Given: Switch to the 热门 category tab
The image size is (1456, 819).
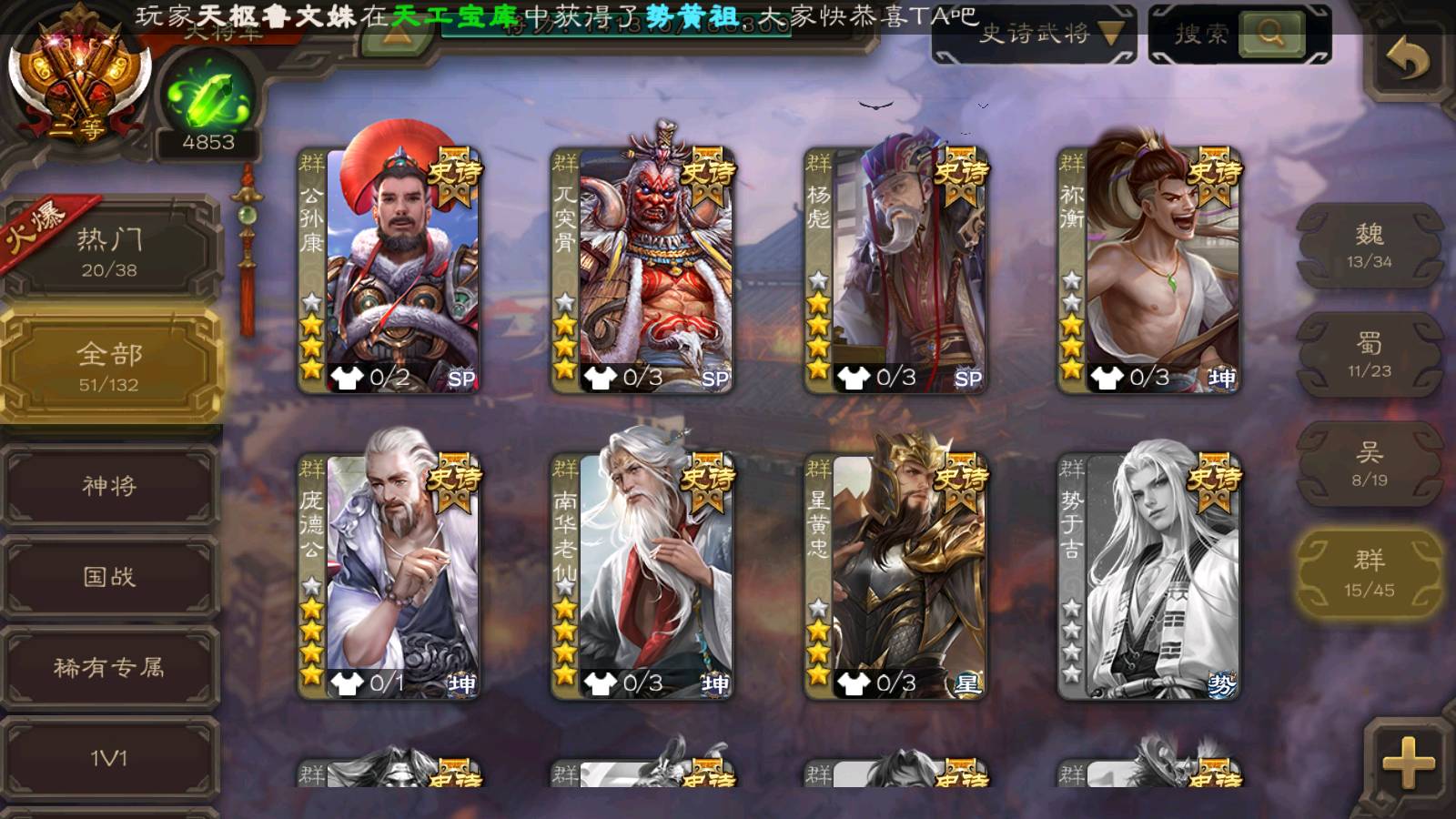Looking at the screenshot, I should [109, 250].
